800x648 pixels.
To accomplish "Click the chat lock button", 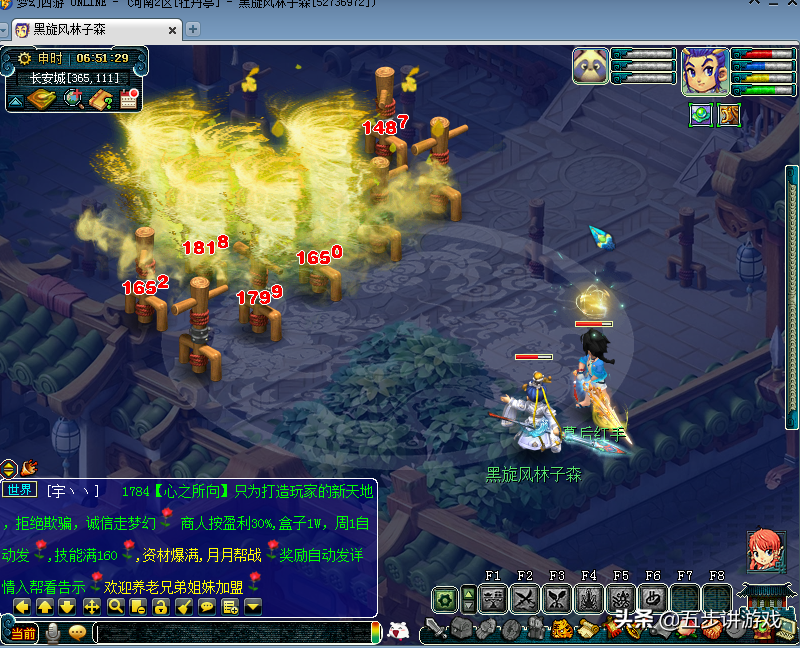I will (x=160, y=606).
